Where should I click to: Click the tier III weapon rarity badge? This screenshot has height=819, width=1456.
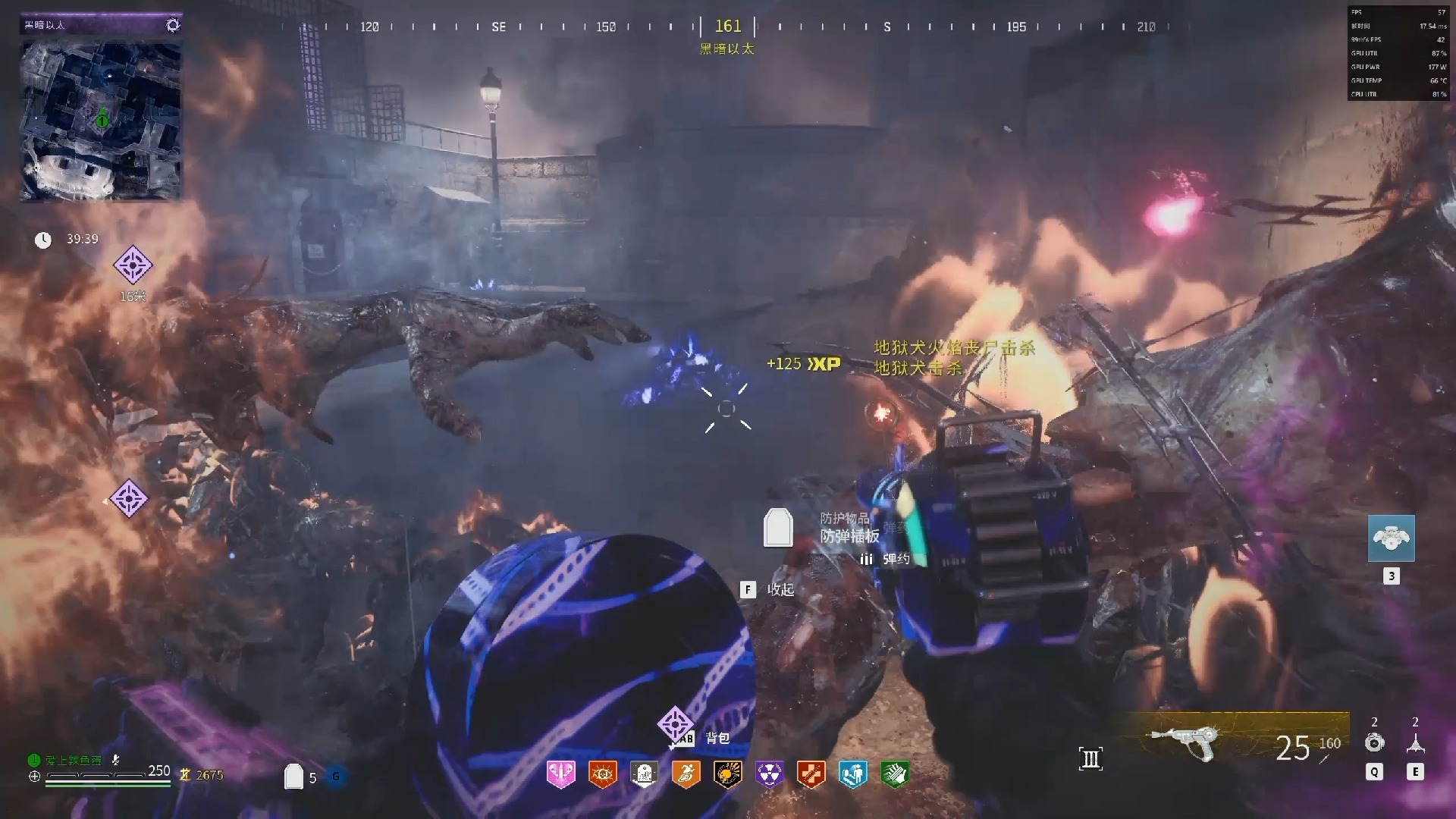[1090, 758]
